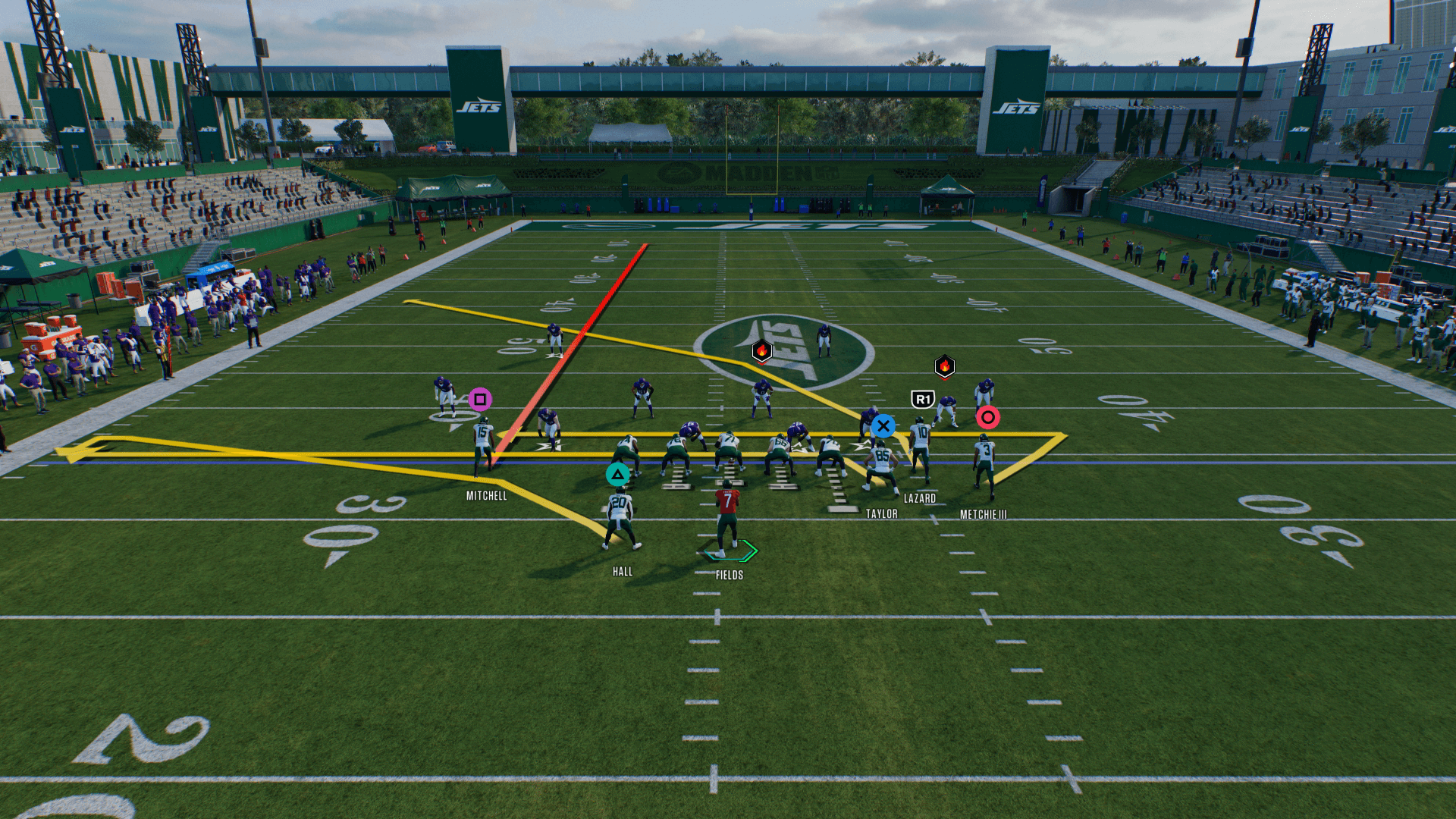Viewport: 1456px width, 819px height.
Task: Click the flame badge over the midfield logo
Action: tap(762, 350)
